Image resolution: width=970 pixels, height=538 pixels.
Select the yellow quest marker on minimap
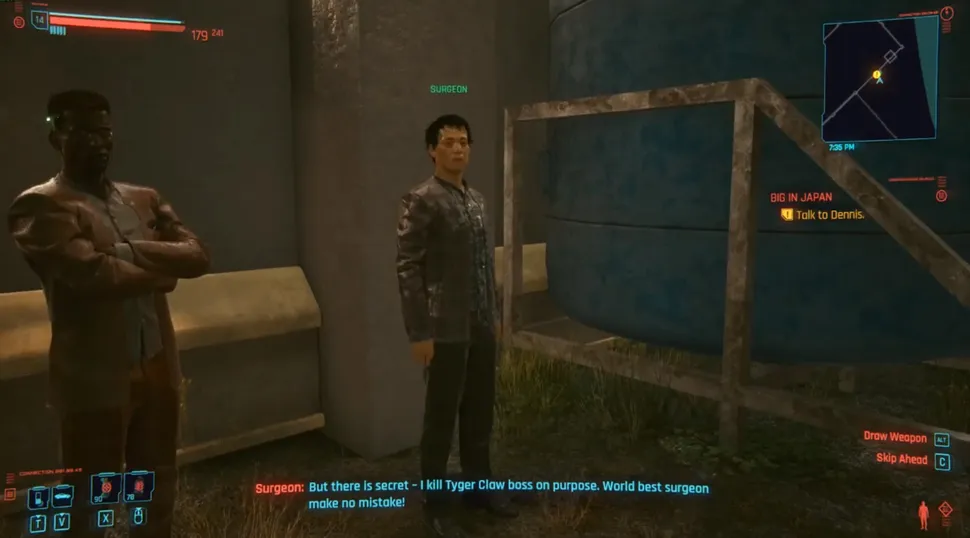point(877,74)
